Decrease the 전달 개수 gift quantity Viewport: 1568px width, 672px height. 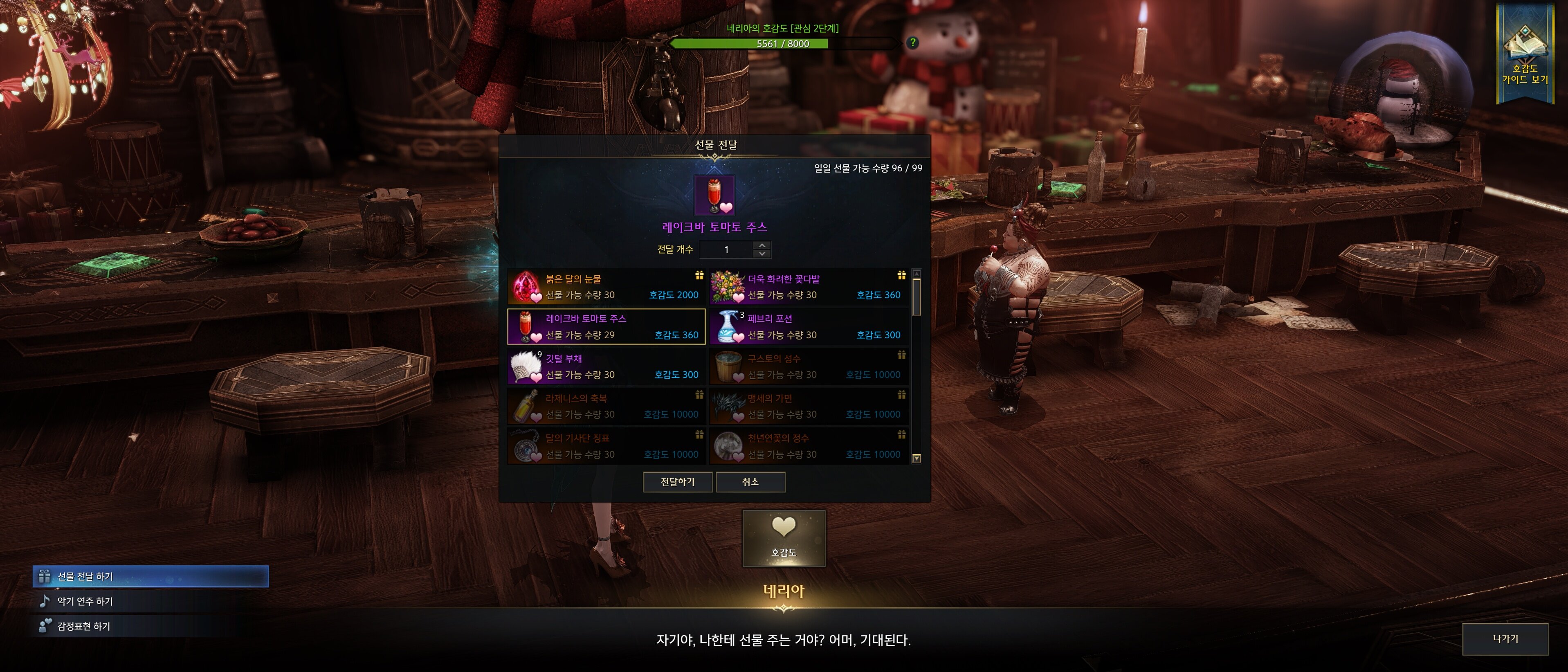(762, 254)
